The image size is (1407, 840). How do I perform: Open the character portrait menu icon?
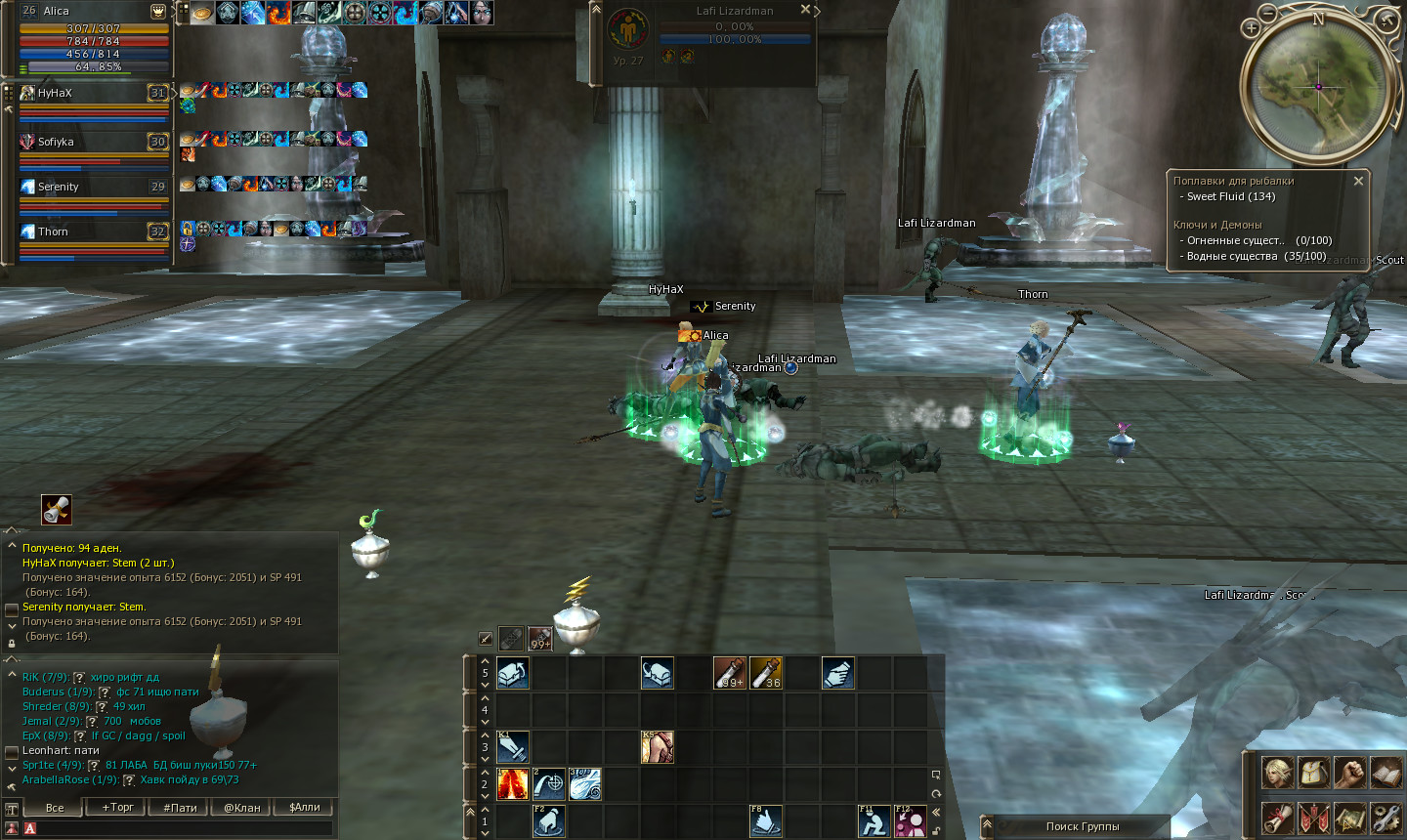click(1278, 773)
